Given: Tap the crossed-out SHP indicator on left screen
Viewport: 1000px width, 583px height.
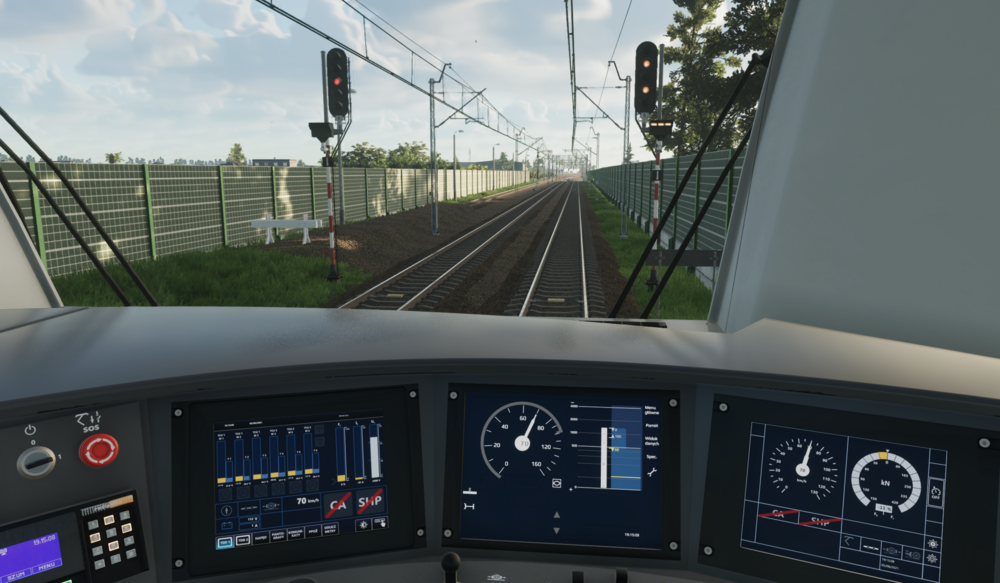Looking at the screenshot, I should [x=370, y=501].
